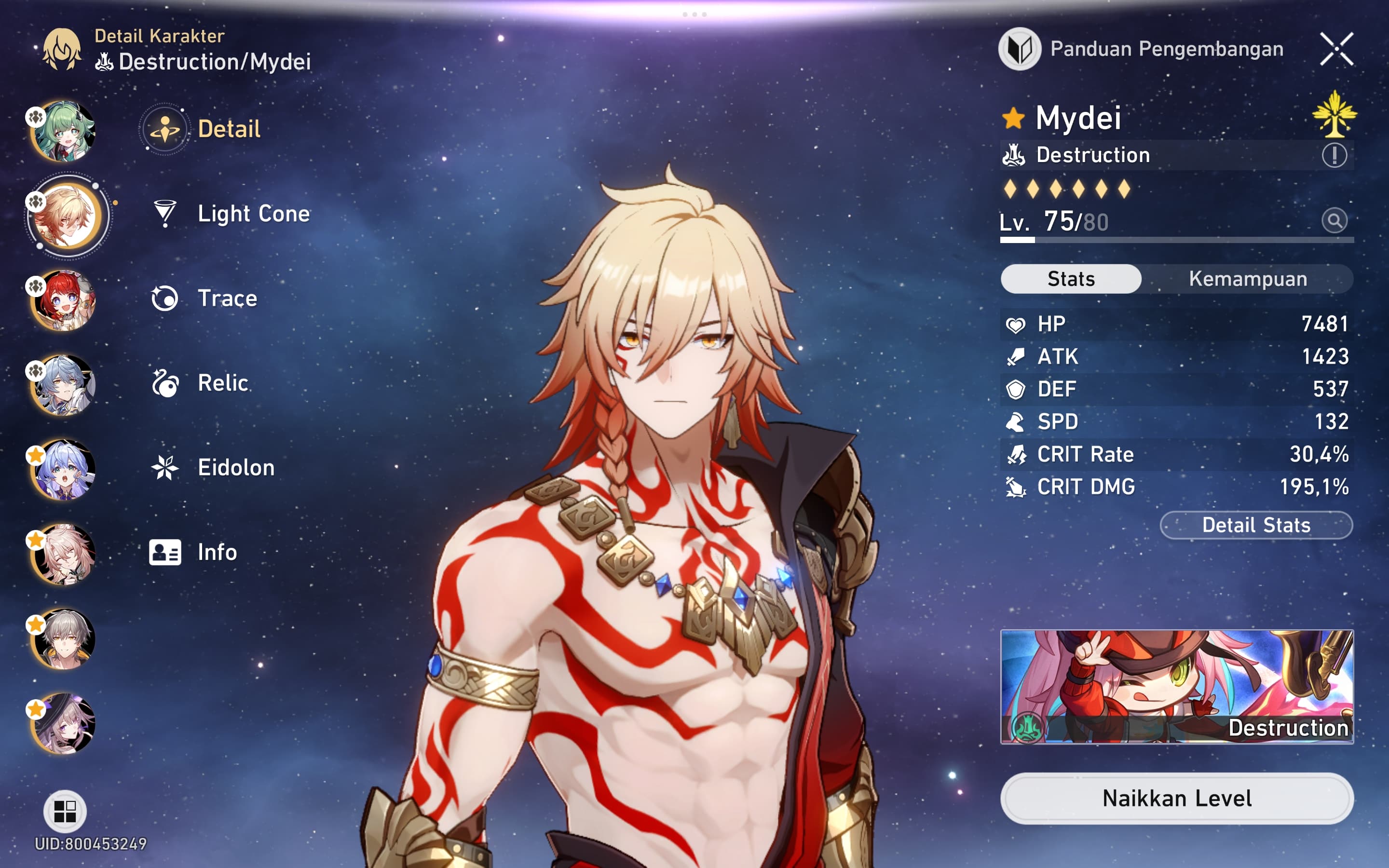Select the Trace menu entry

pos(227,298)
